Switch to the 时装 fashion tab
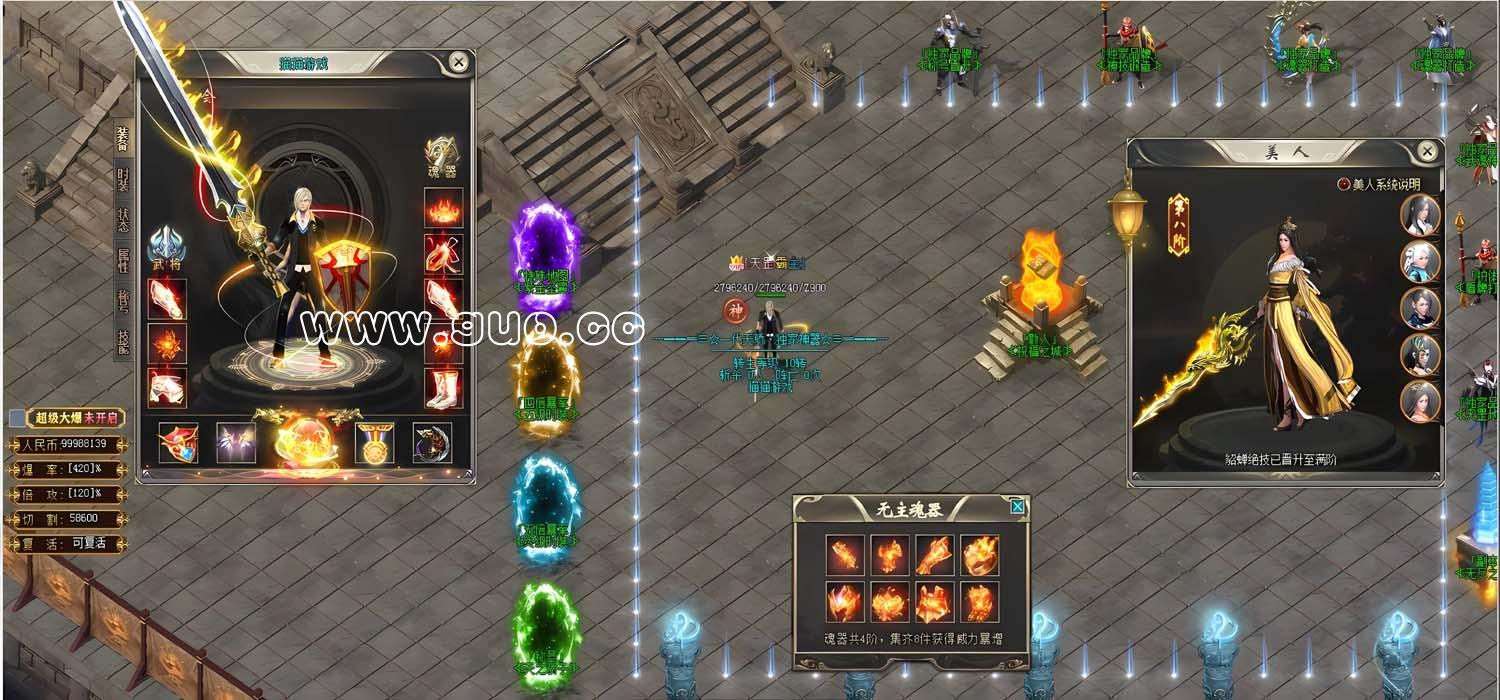Screen dimensions: 1500x700 tap(123, 181)
